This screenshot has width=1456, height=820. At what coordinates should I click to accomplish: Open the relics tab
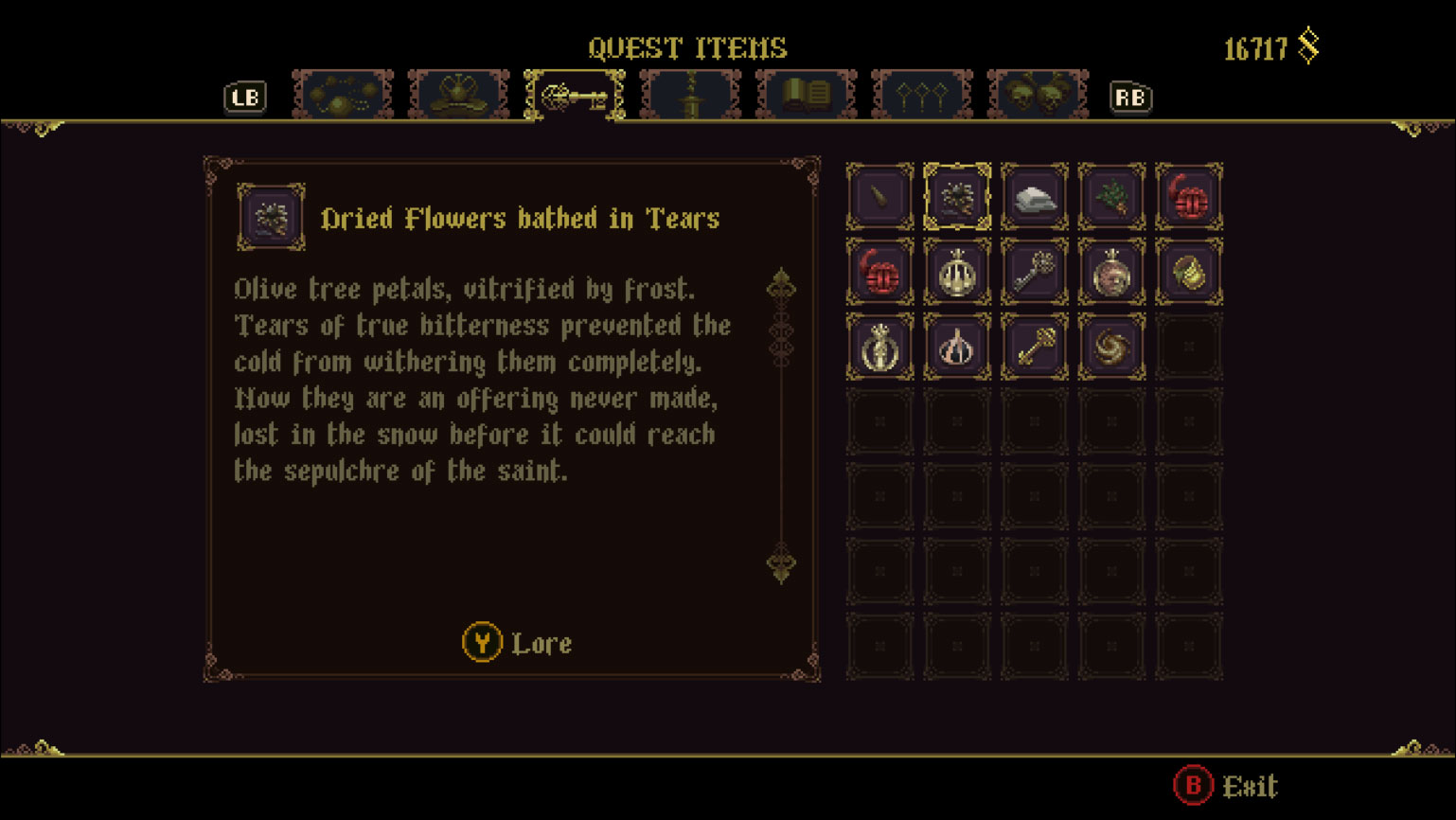[458, 96]
